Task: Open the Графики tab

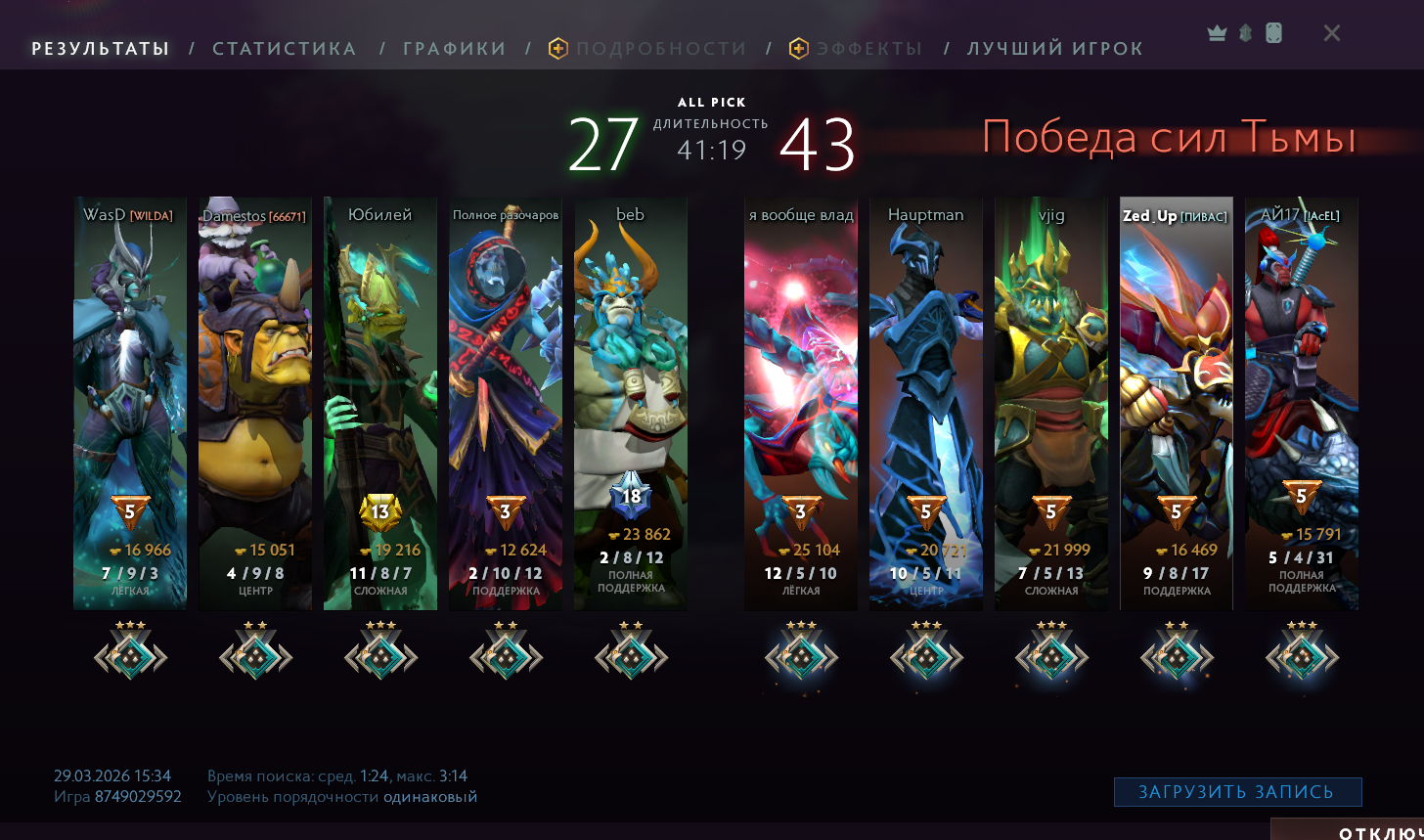Action: point(454,49)
